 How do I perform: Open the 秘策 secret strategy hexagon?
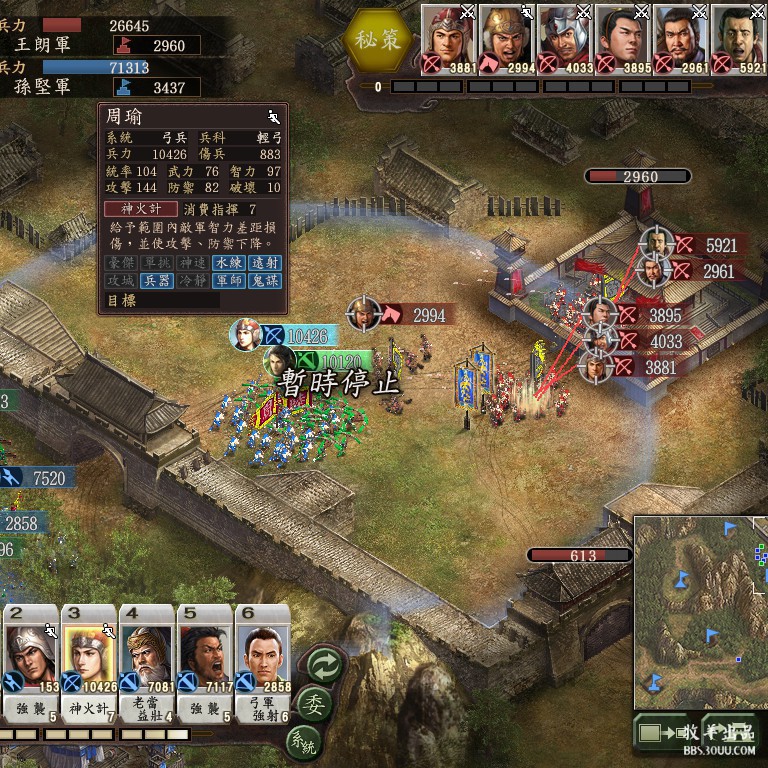coord(378,39)
